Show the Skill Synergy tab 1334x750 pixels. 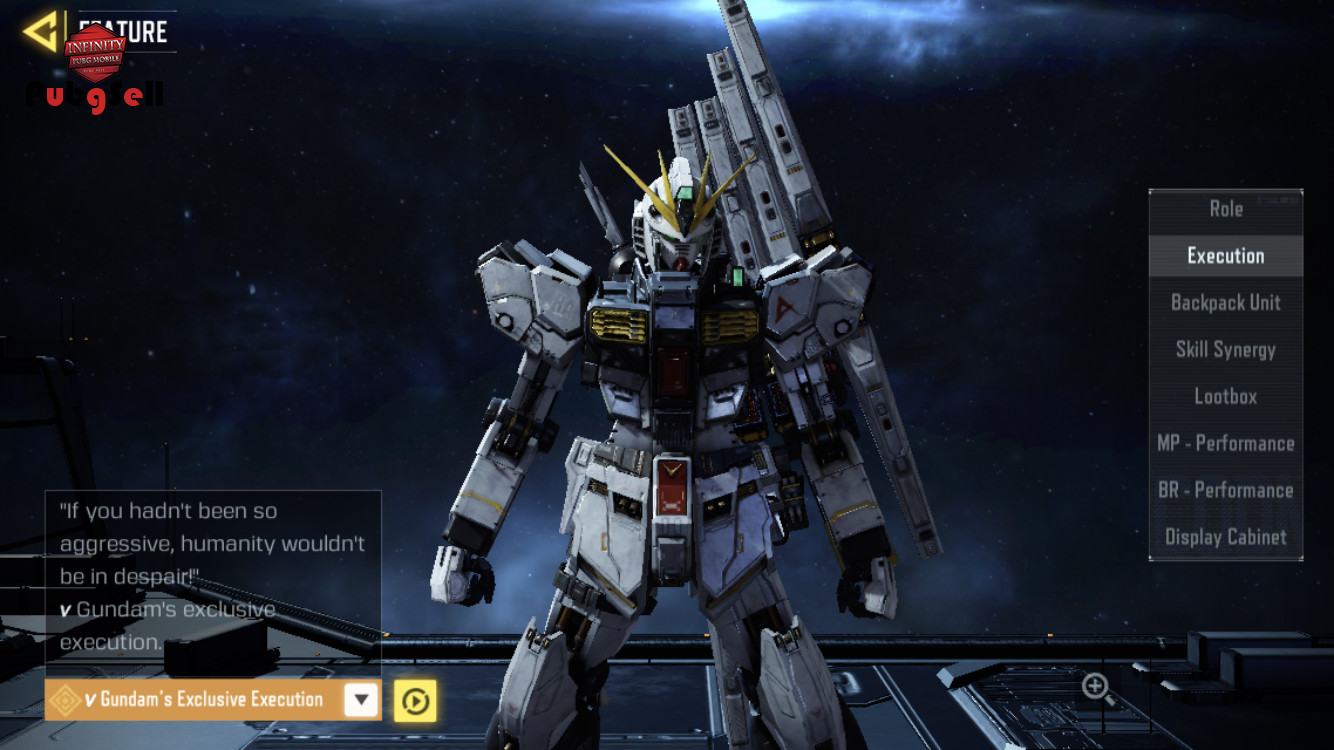tap(1226, 350)
